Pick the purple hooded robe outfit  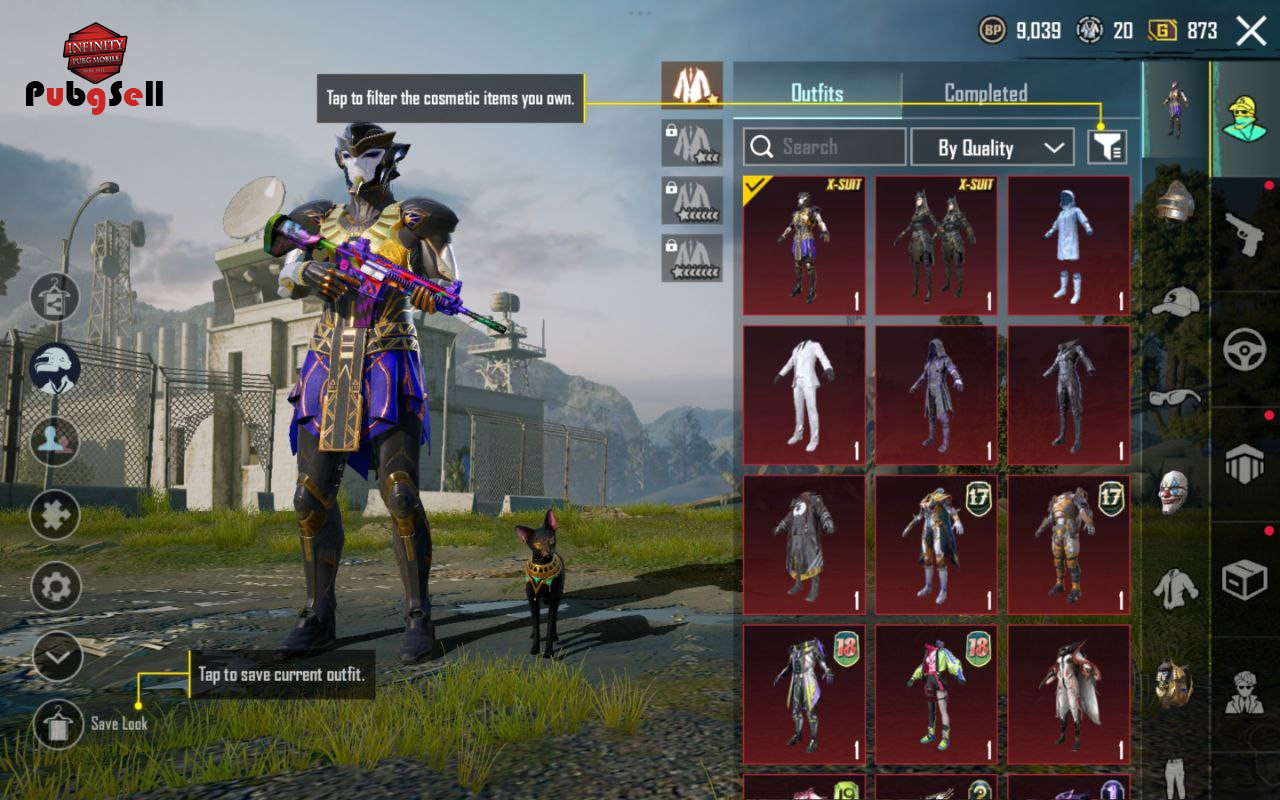click(936, 395)
